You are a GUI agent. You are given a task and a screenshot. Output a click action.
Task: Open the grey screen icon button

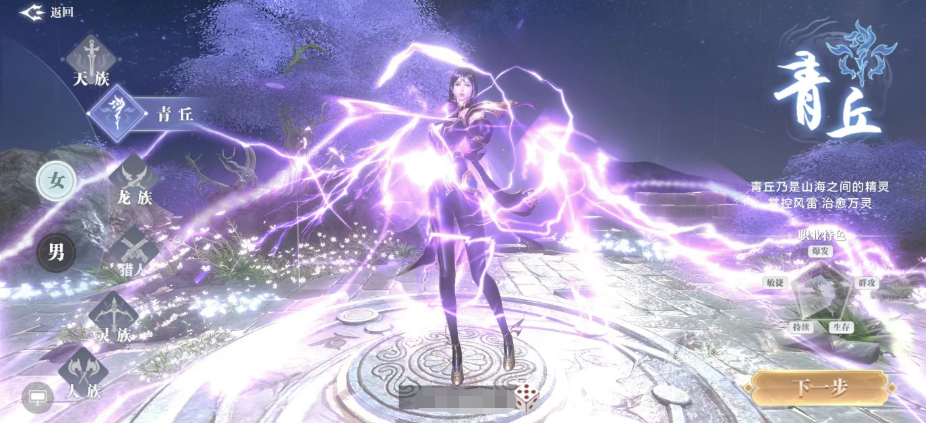[x=37, y=397]
